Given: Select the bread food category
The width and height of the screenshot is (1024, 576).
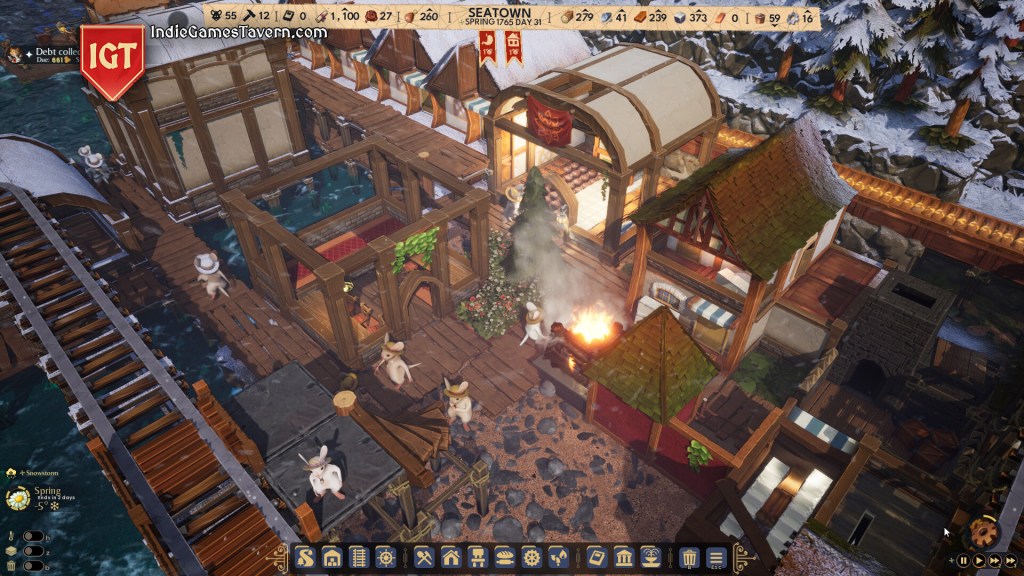Looking at the screenshot, I should point(505,557).
